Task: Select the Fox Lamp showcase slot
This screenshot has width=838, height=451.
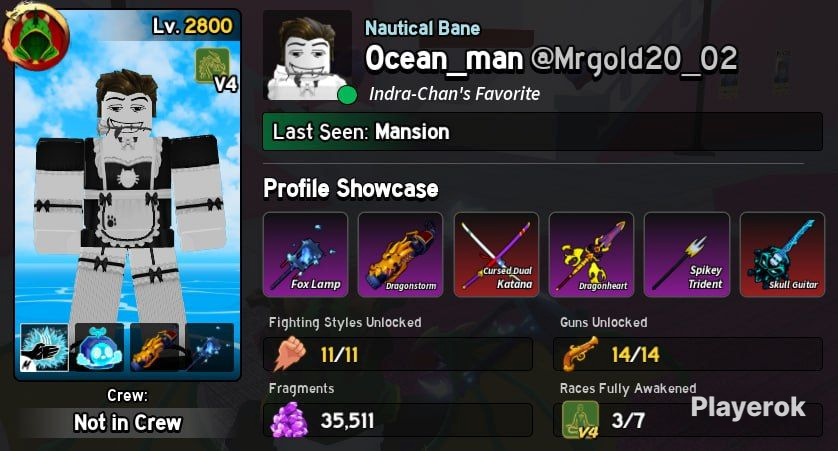Action: 305,254
